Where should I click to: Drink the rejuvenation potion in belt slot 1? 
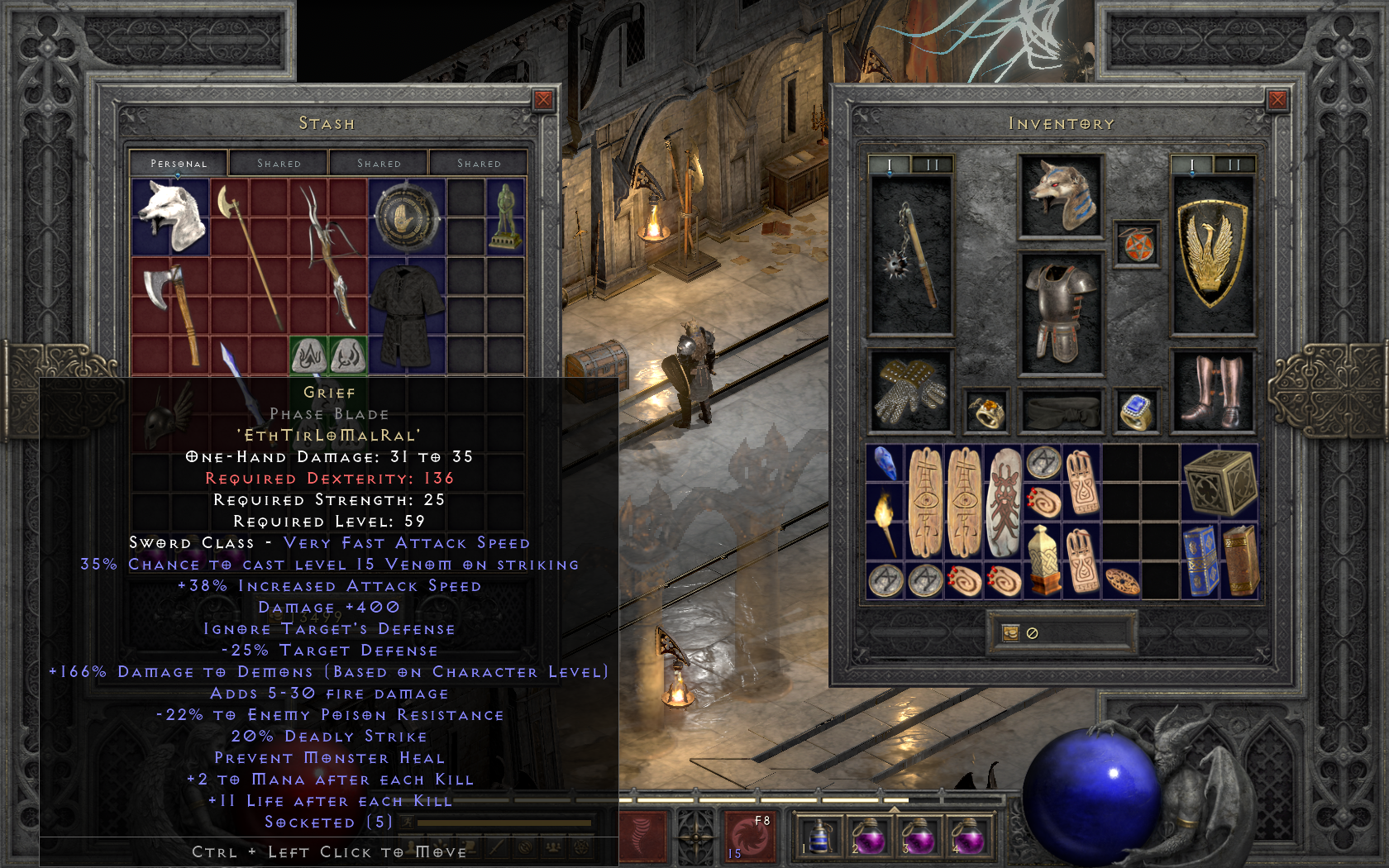[x=819, y=837]
